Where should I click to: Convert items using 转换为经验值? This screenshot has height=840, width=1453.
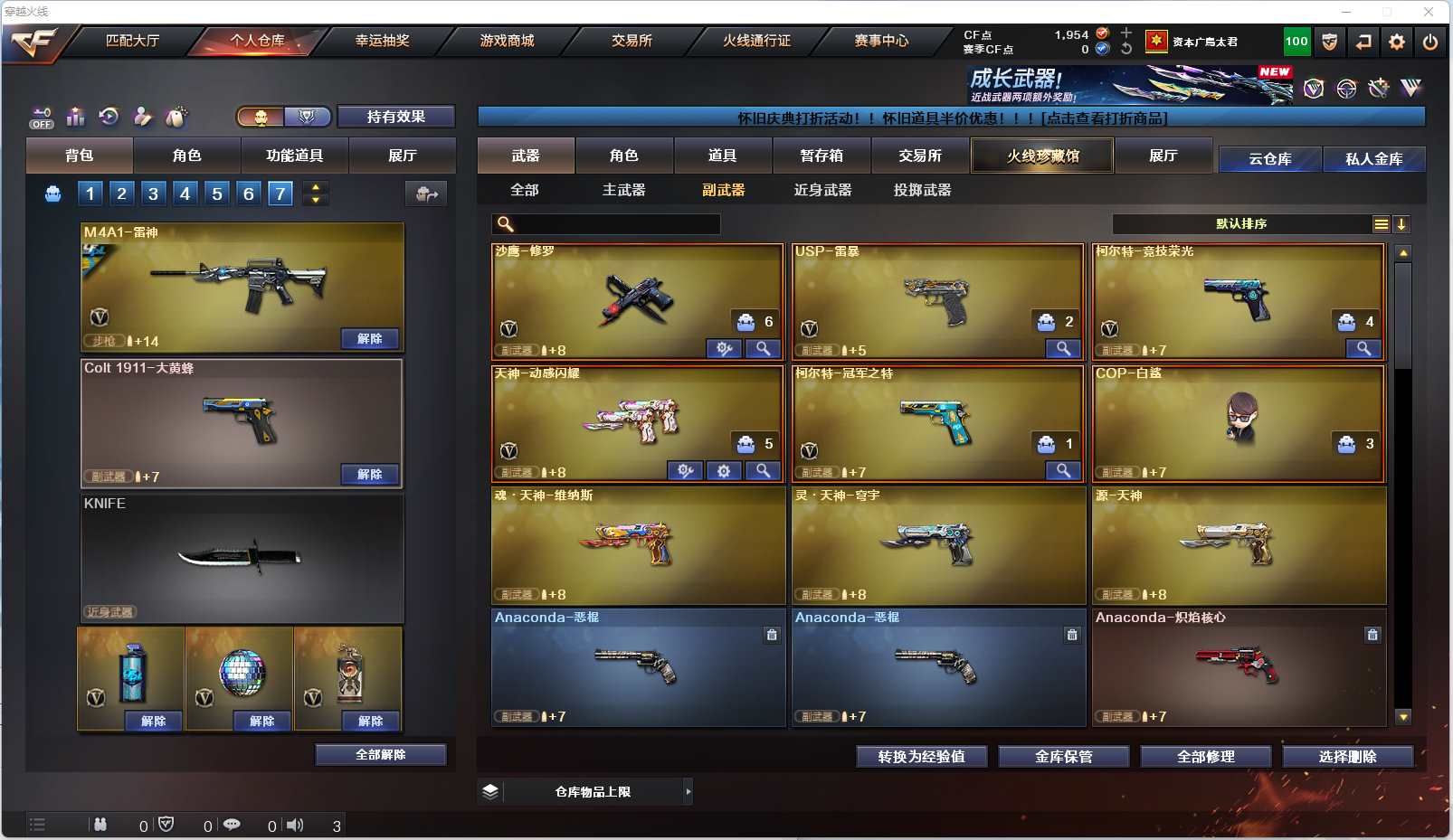coord(921,757)
